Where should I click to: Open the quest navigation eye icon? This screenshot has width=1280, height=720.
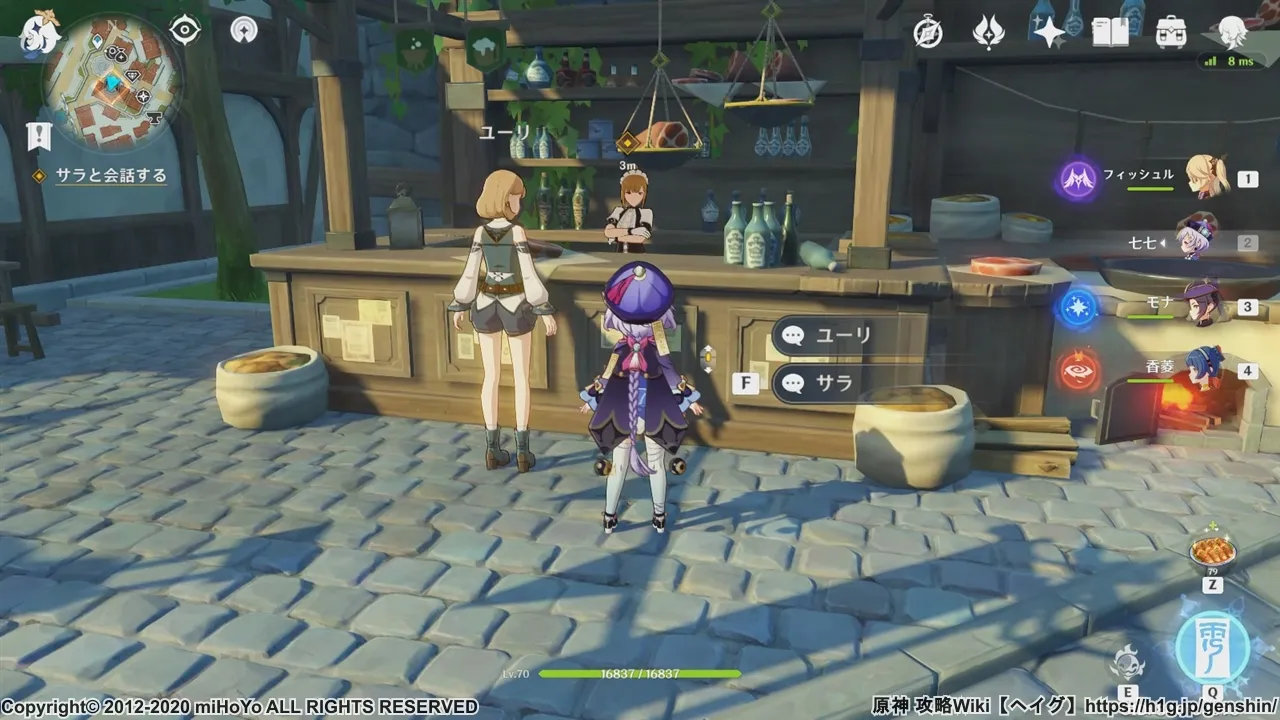185,30
